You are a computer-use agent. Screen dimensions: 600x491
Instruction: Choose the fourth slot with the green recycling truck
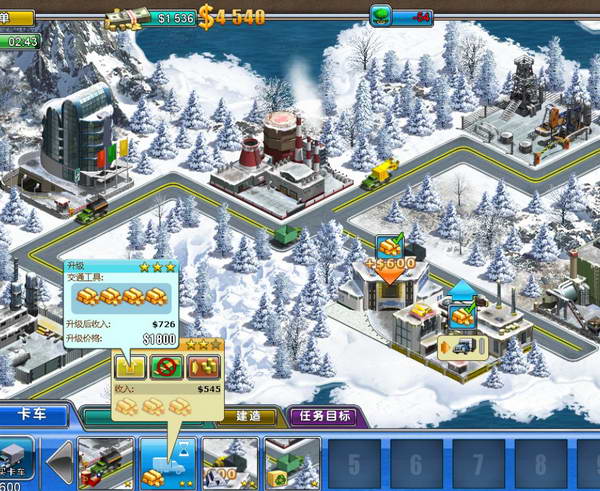click(292, 461)
